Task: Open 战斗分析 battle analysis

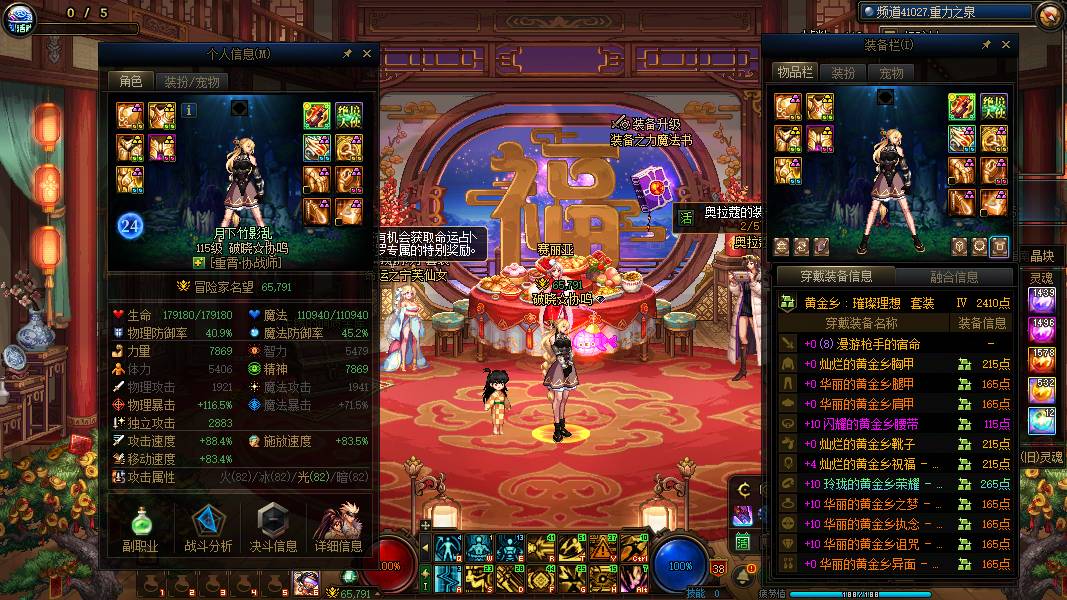Action: point(208,529)
